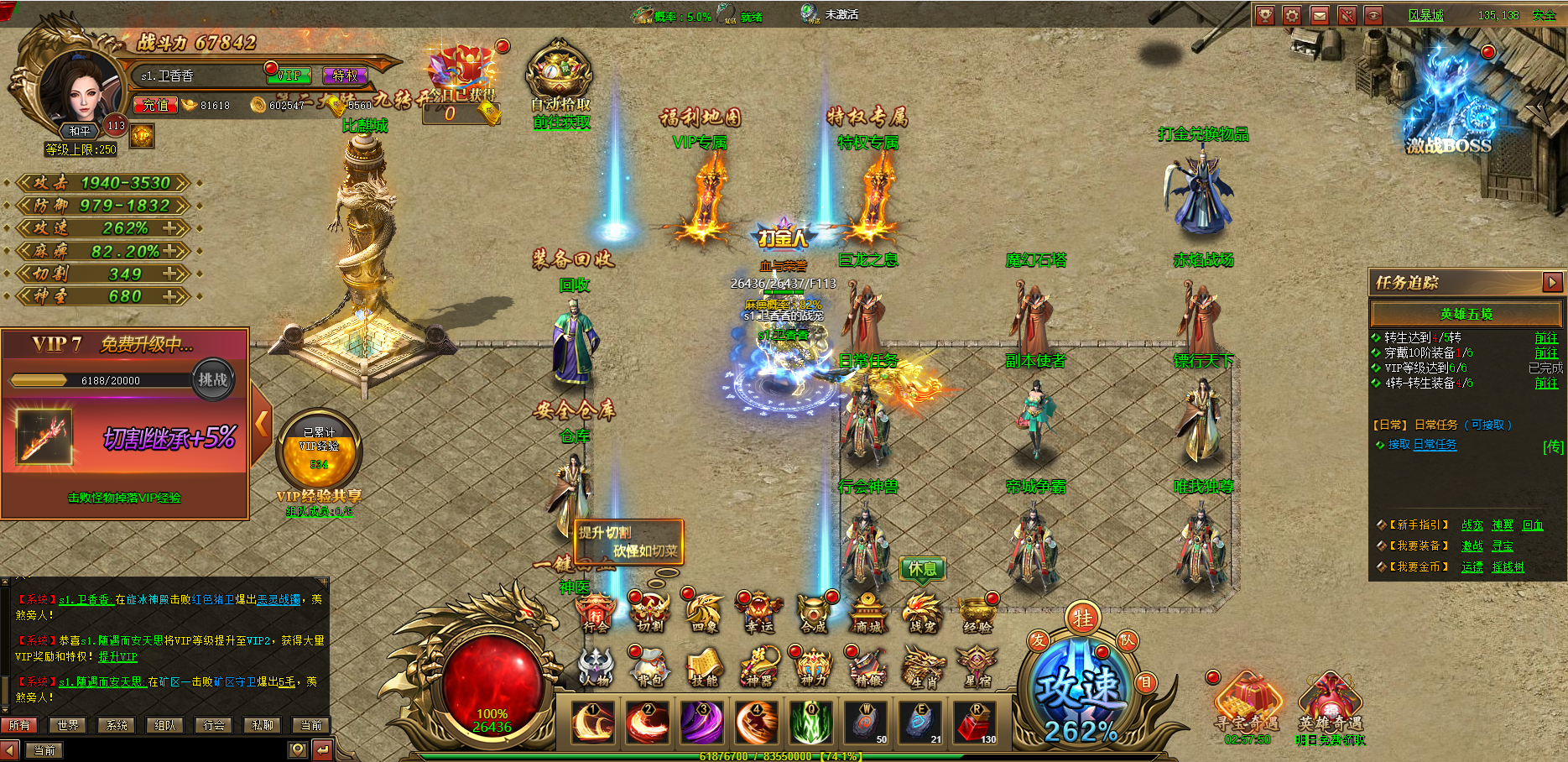Toggle the muted sound speaker button

coord(1347,15)
